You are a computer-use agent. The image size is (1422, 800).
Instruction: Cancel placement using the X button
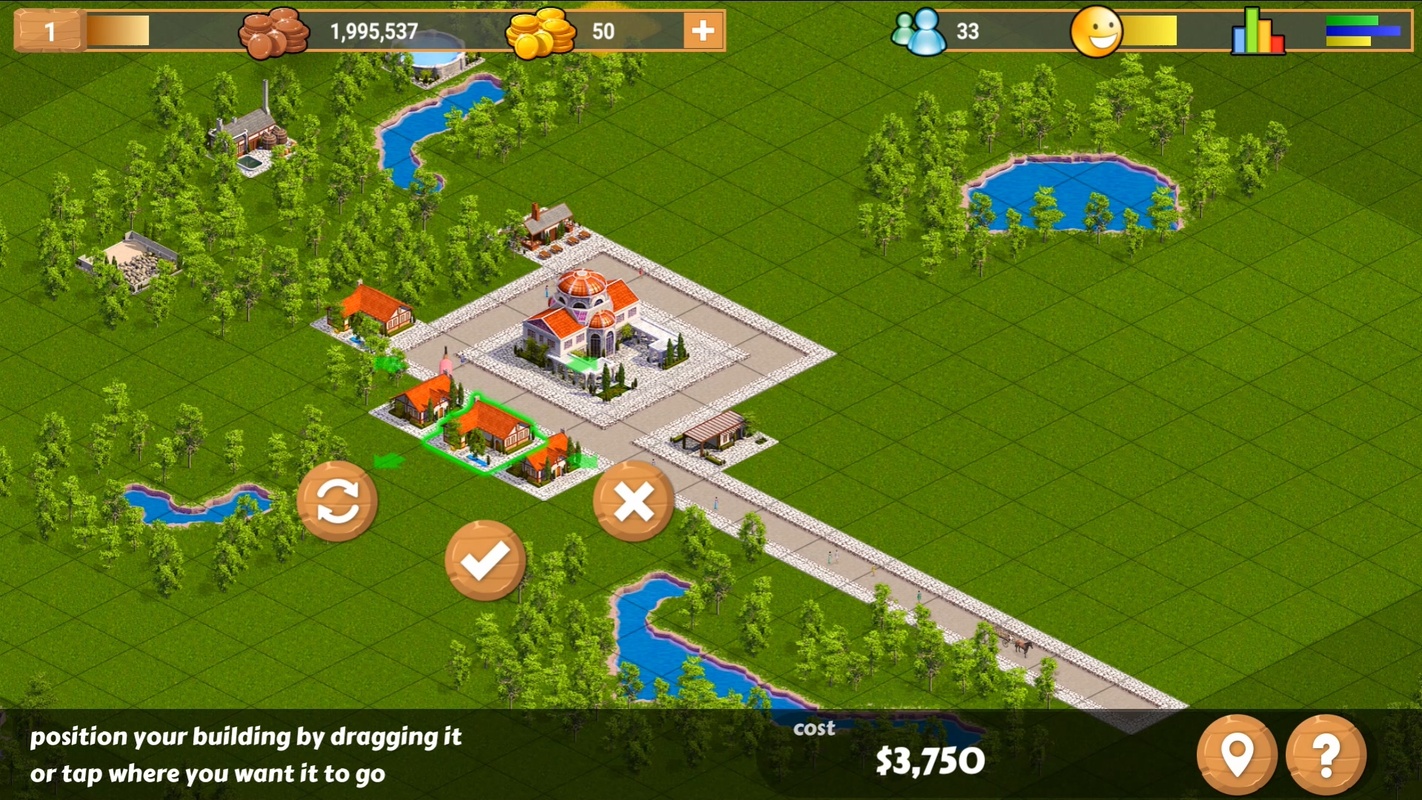[x=633, y=501]
